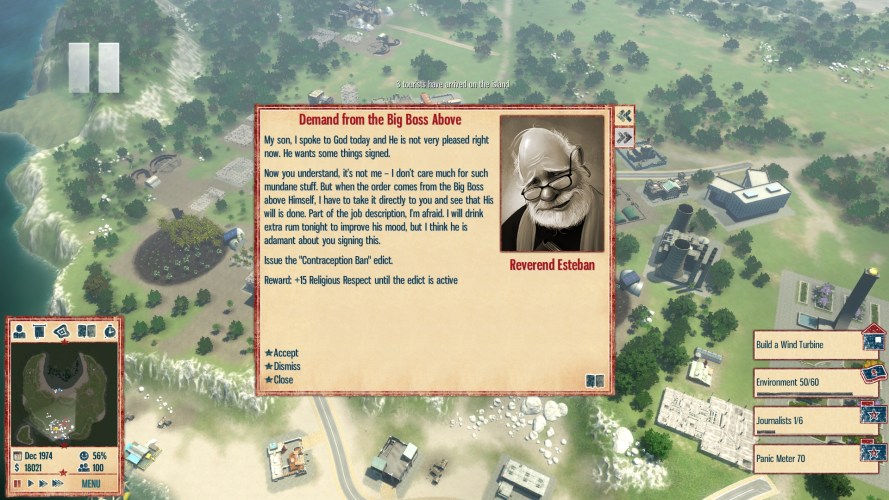The height and width of the screenshot is (500, 889).
Task: Open the MENU button
Action: pos(91,483)
